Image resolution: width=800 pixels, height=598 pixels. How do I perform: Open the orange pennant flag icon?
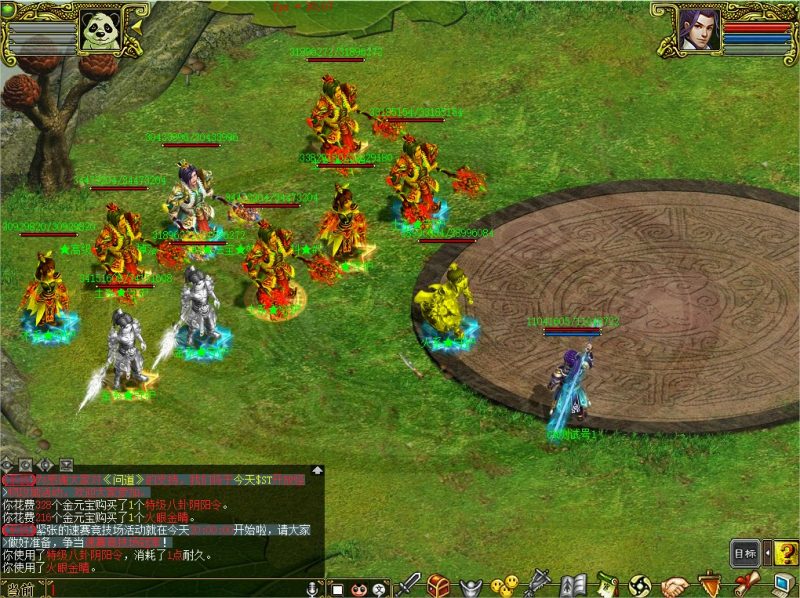tap(709, 584)
